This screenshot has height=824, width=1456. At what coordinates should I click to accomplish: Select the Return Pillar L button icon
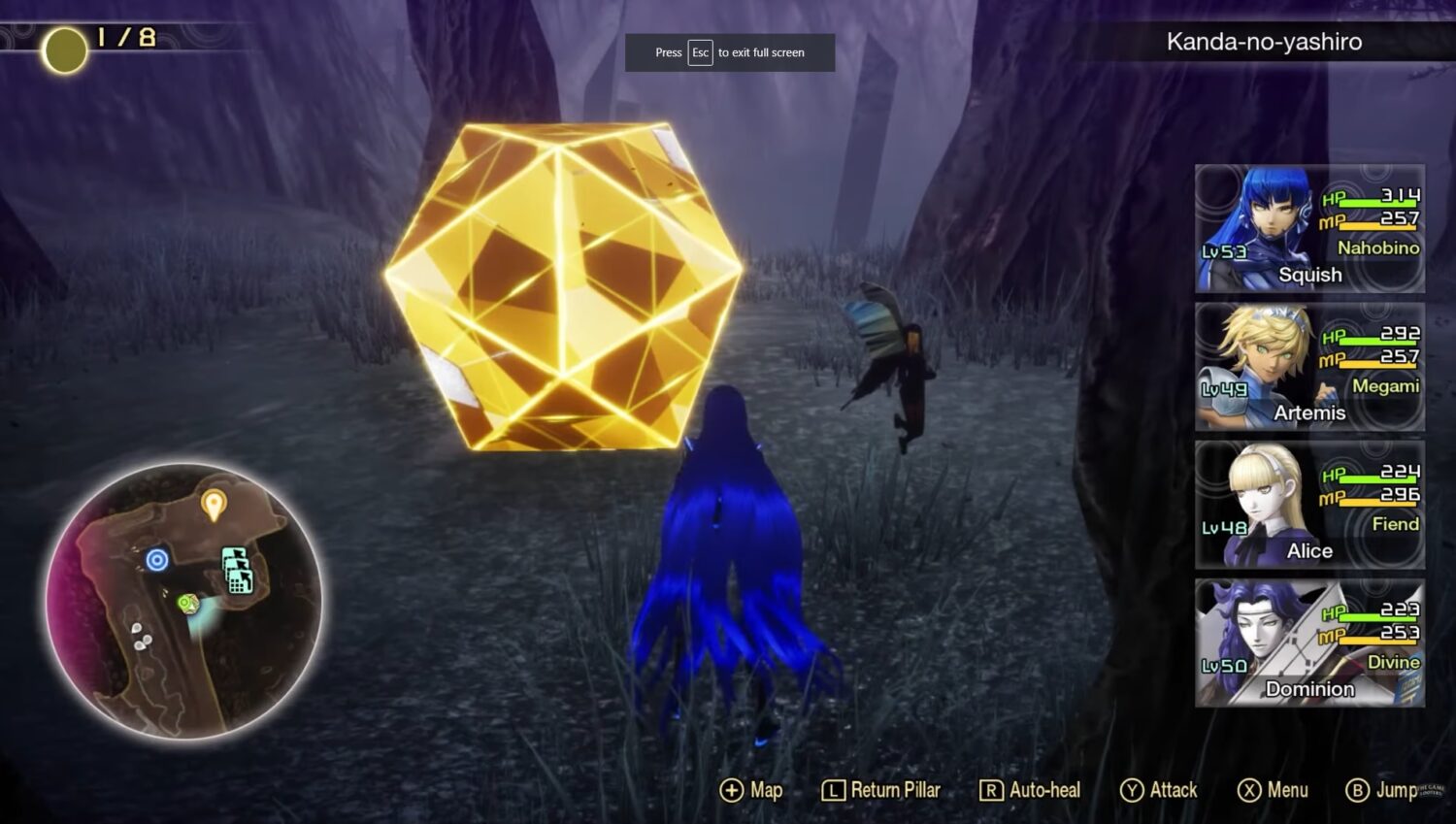[x=833, y=790]
